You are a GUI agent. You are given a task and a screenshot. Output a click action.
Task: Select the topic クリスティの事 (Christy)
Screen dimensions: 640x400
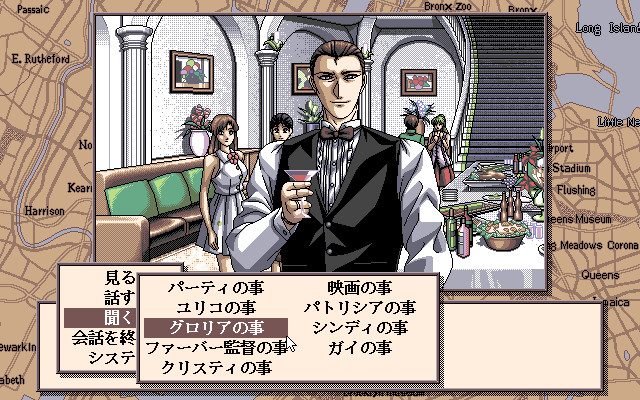215,367
